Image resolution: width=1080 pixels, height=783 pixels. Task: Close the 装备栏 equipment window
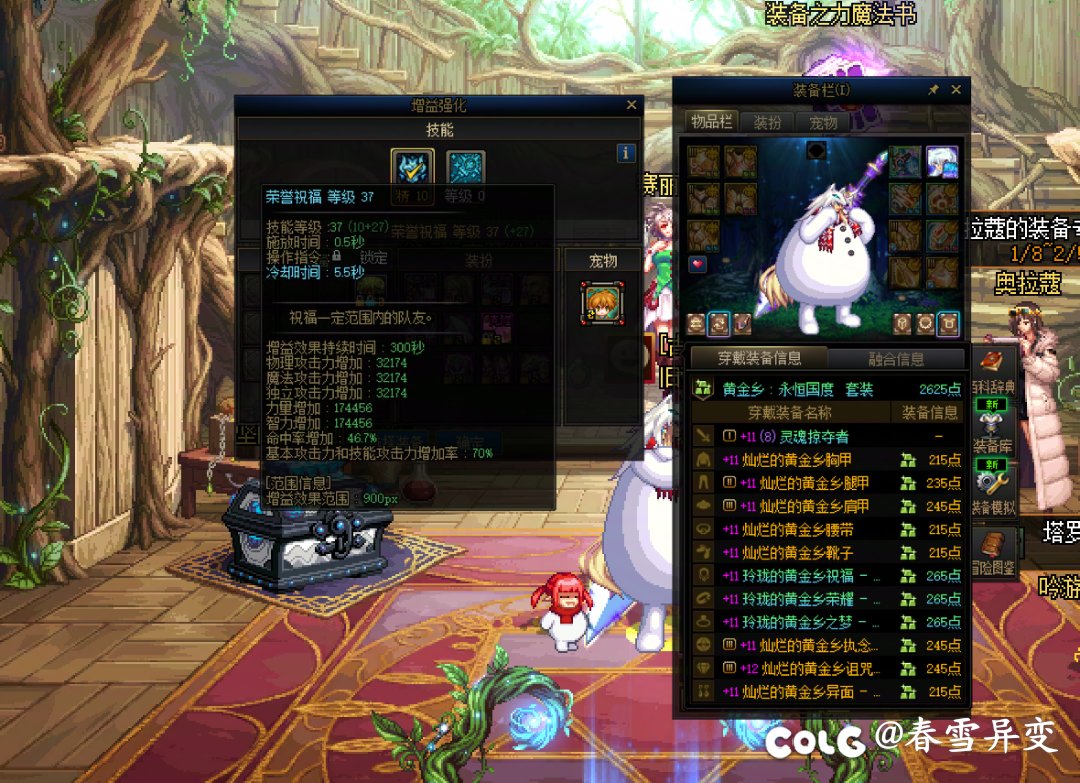[956, 90]
